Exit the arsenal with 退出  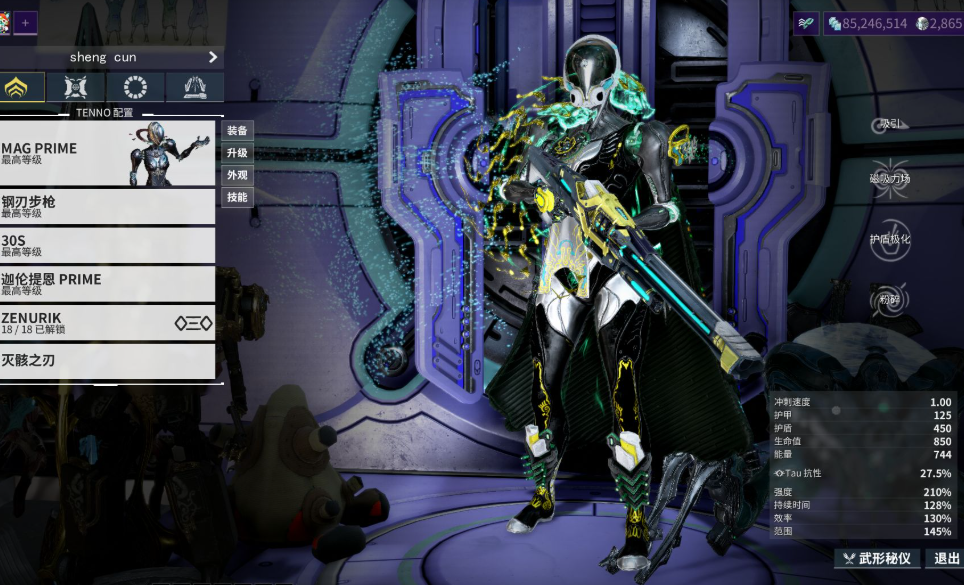(945, 558)
